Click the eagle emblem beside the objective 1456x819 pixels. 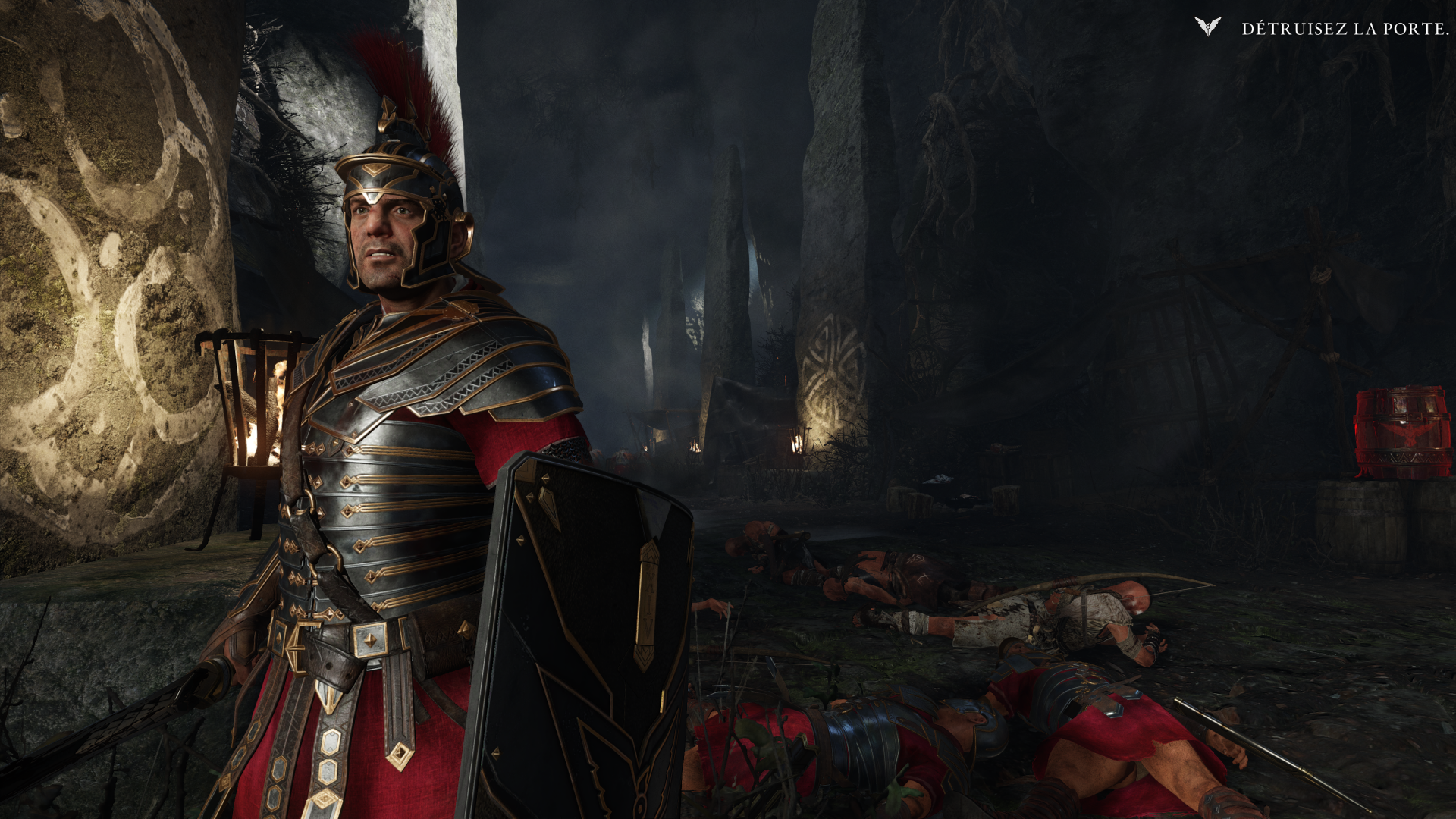[1207, 27]
